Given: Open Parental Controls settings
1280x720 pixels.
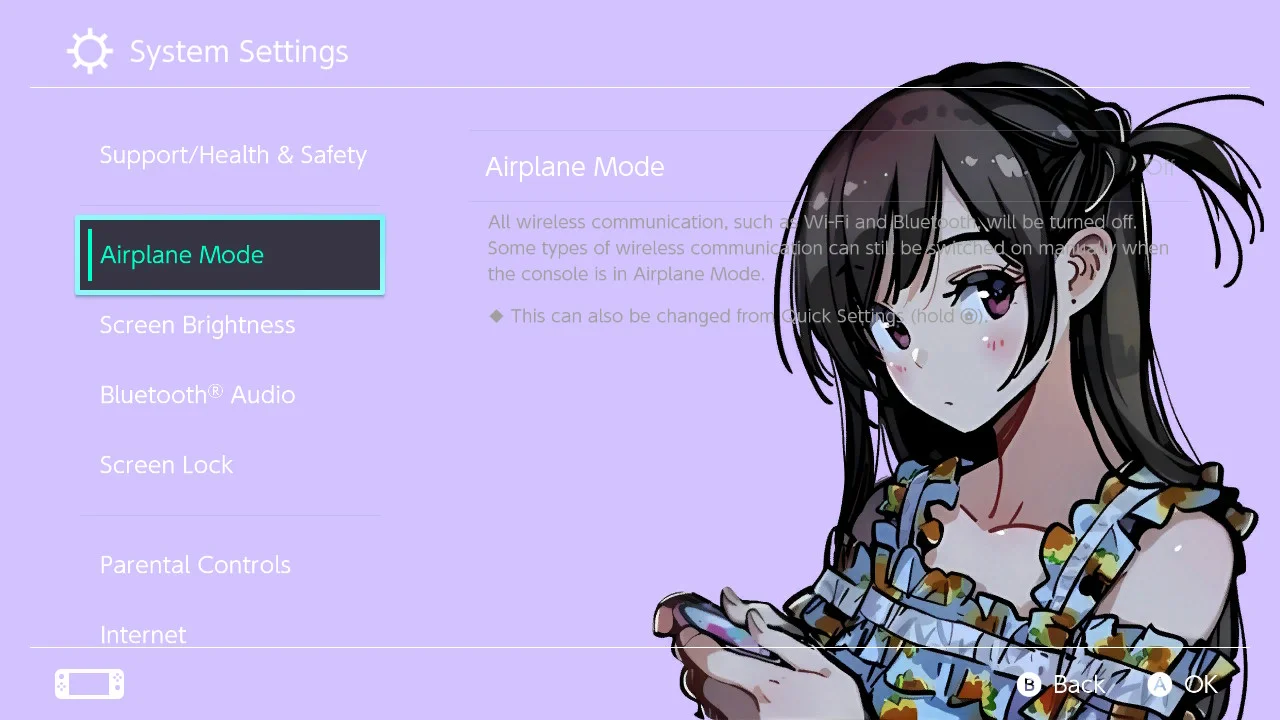Looking at the screenshot, I should point(195,564).
